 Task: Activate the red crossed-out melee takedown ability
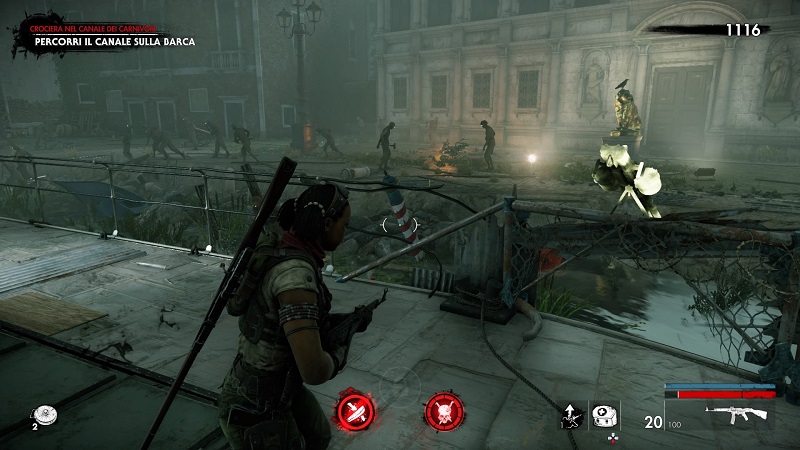tap(355, 410)
